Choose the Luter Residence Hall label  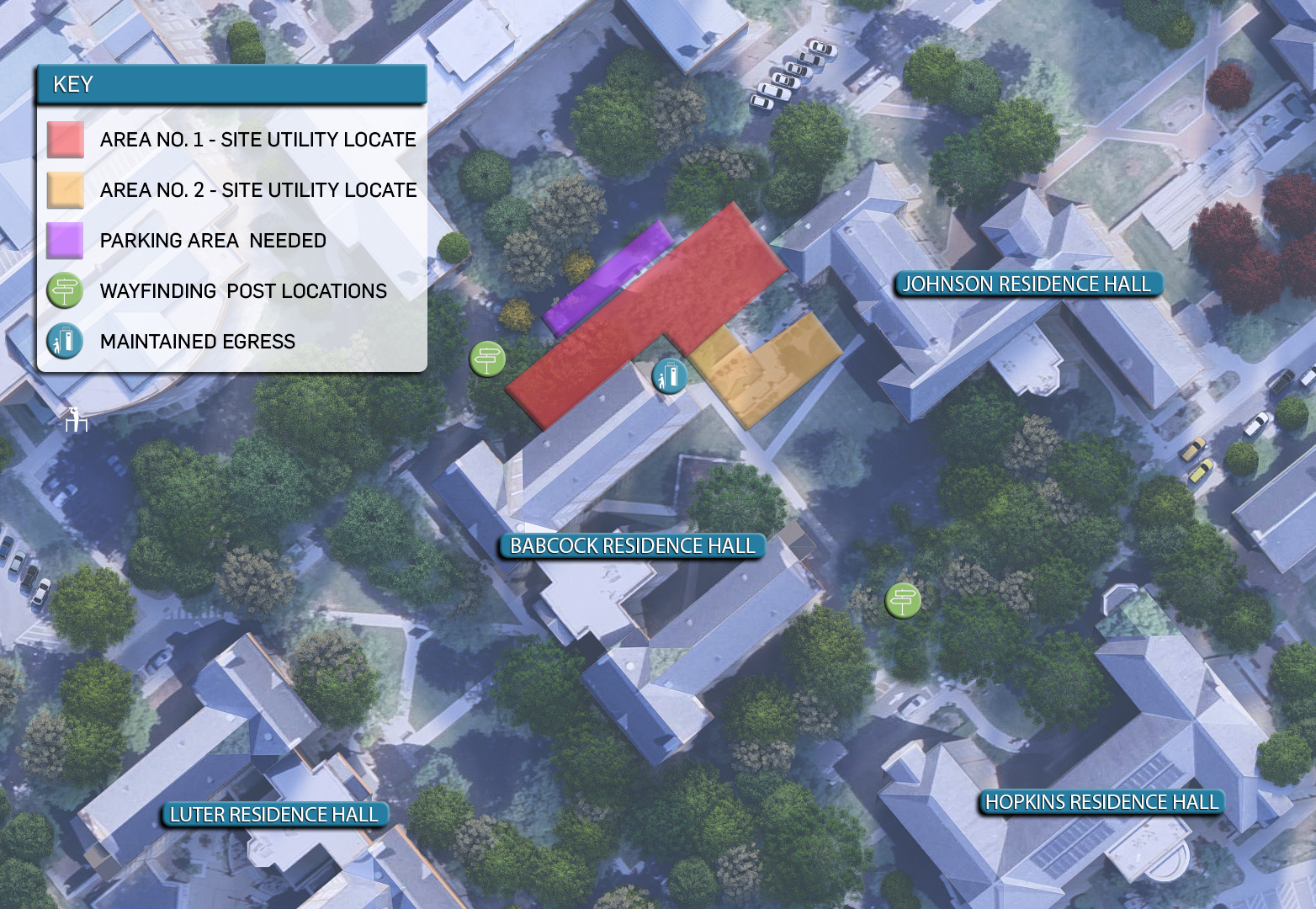[273, 815]
